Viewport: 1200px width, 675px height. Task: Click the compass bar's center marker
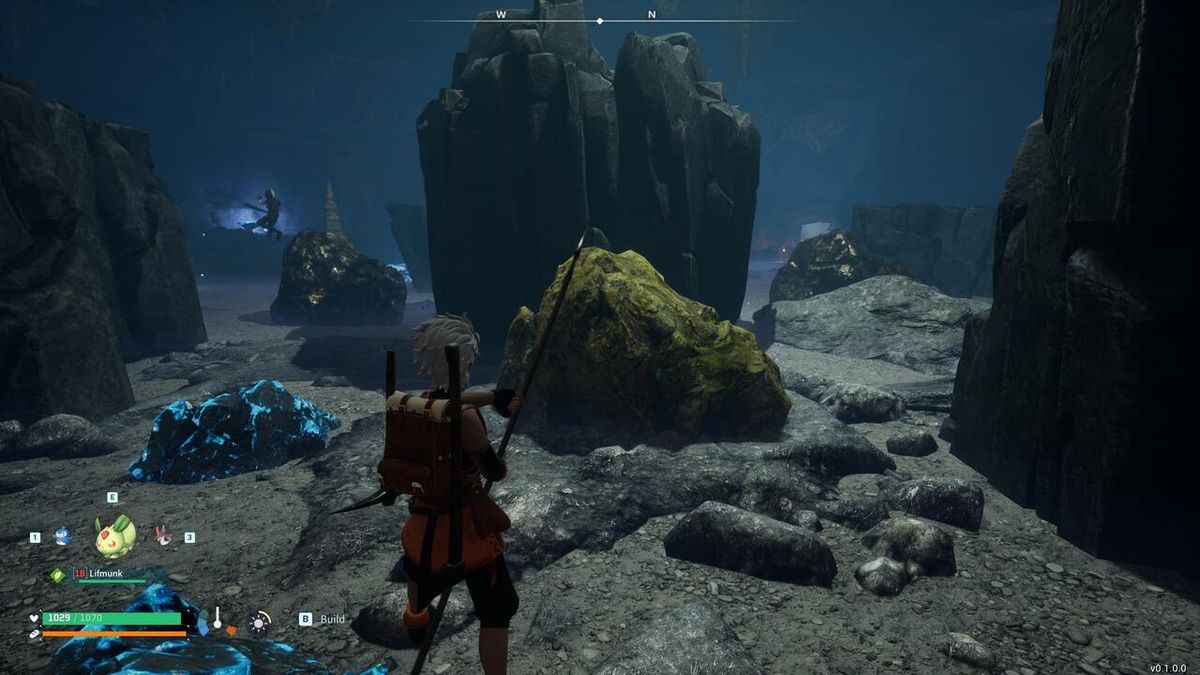600,20
